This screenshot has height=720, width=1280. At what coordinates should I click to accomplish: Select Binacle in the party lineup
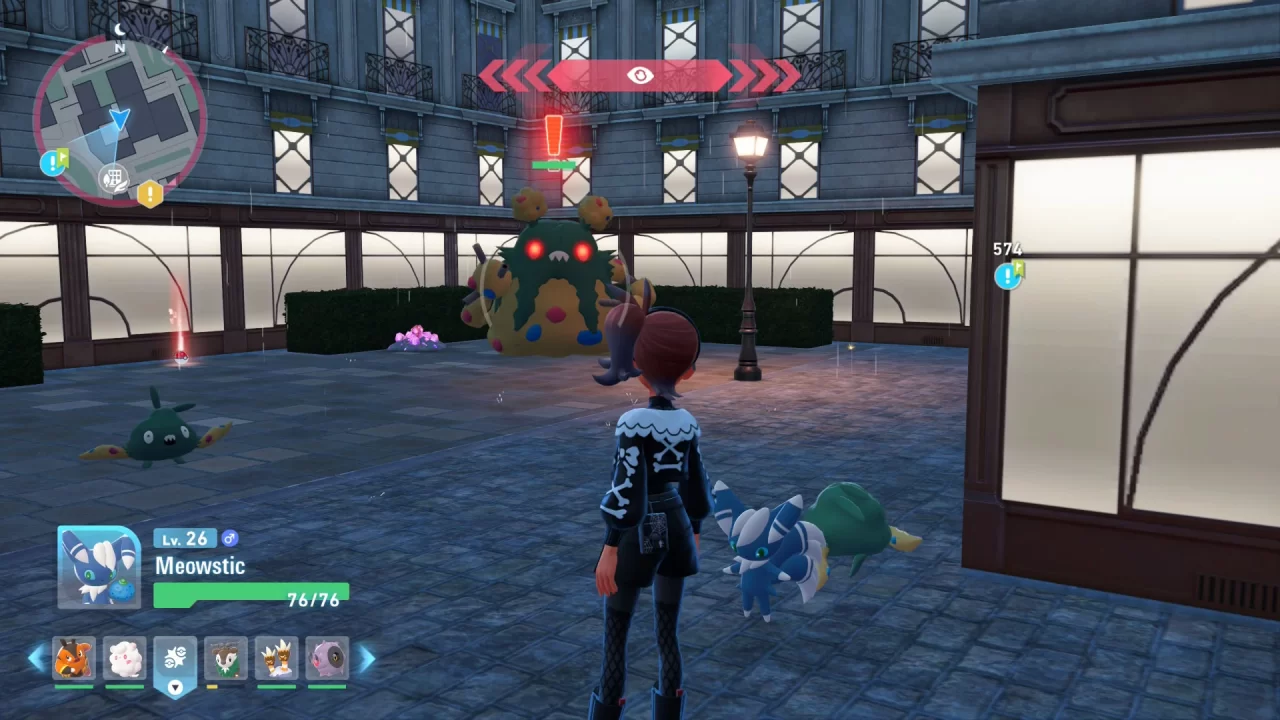pos(275,659)
